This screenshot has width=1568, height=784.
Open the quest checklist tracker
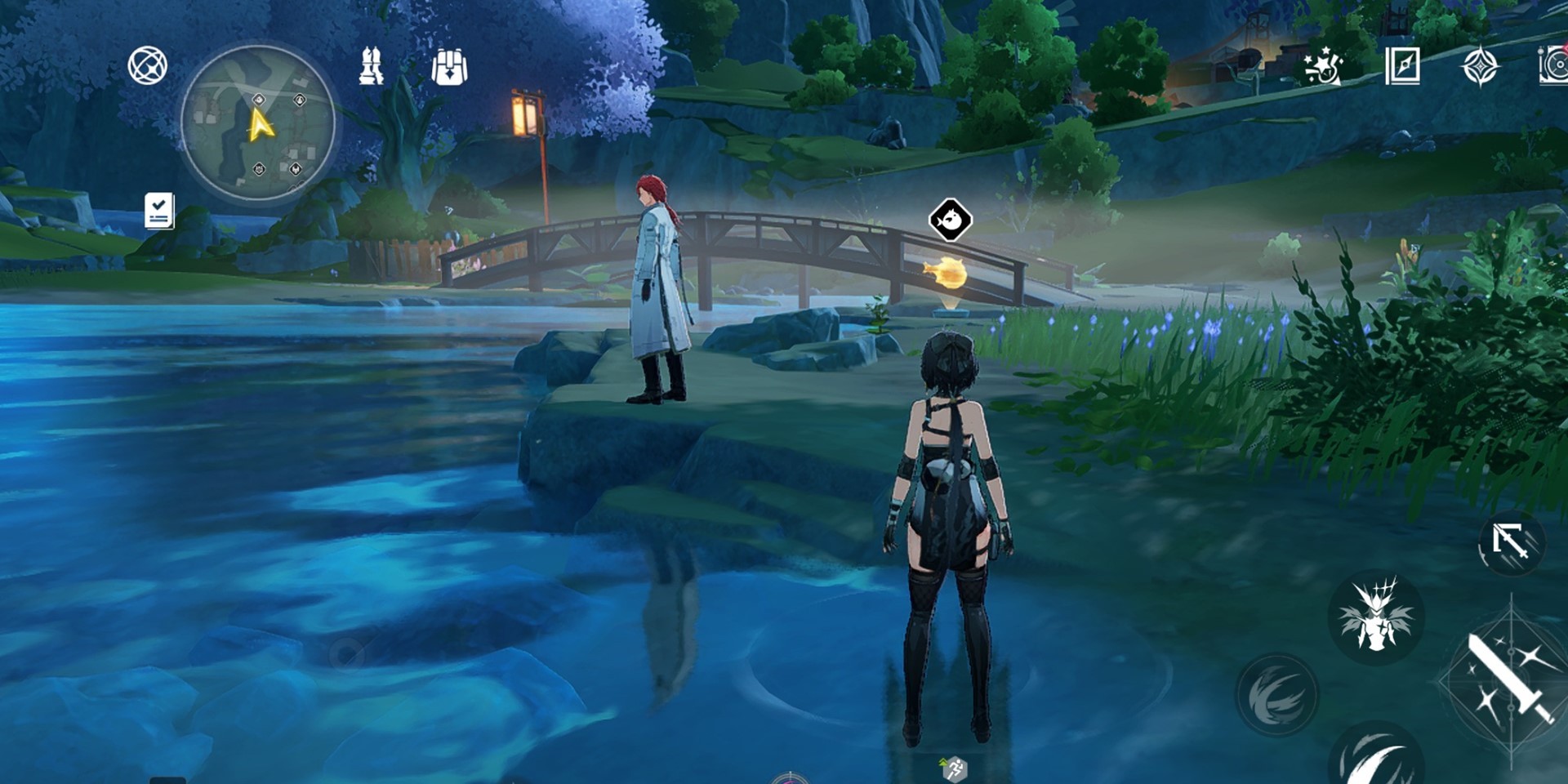coord(159,211)
